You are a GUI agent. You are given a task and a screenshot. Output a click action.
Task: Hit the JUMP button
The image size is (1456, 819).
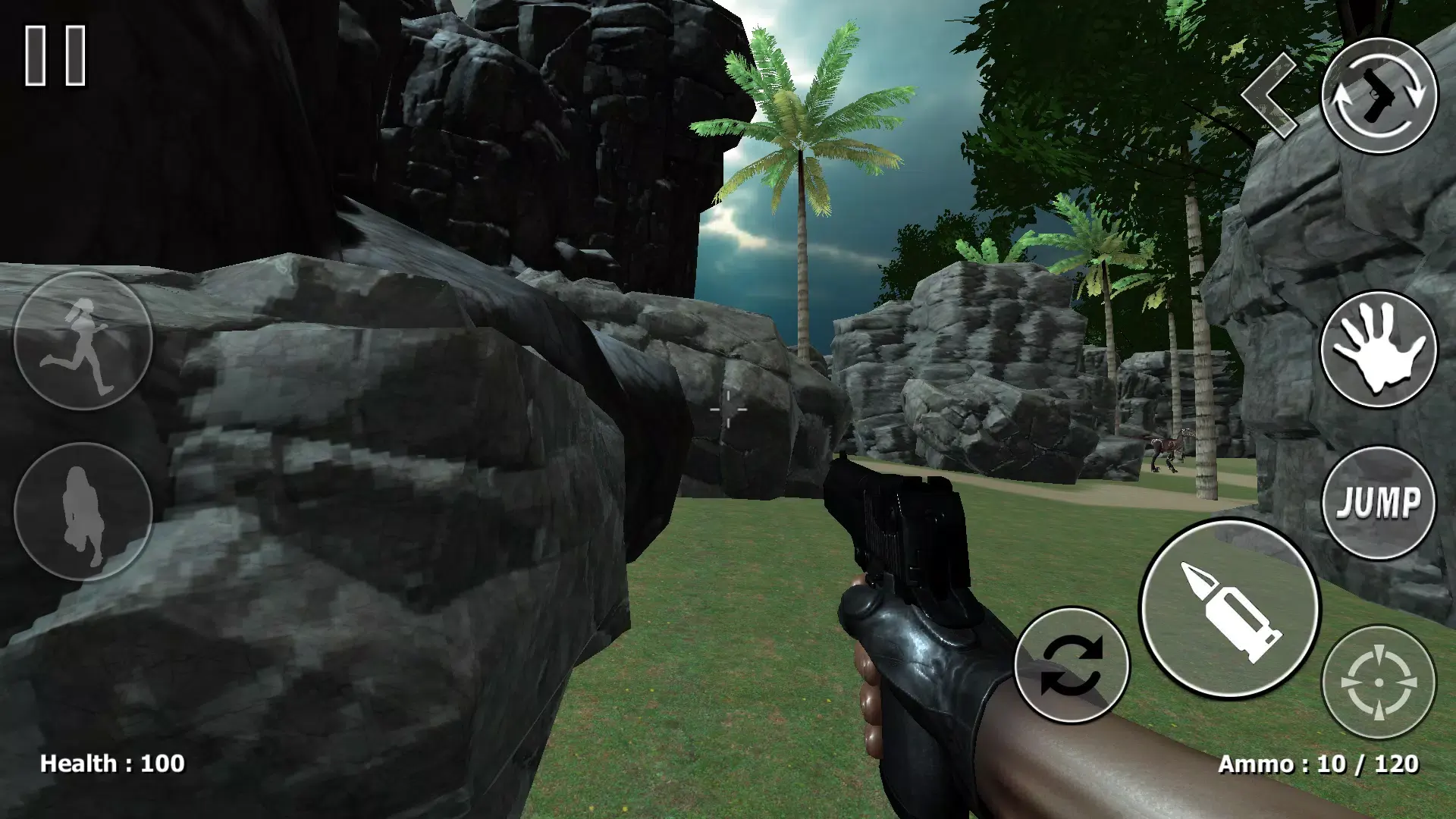[1379, 503]
